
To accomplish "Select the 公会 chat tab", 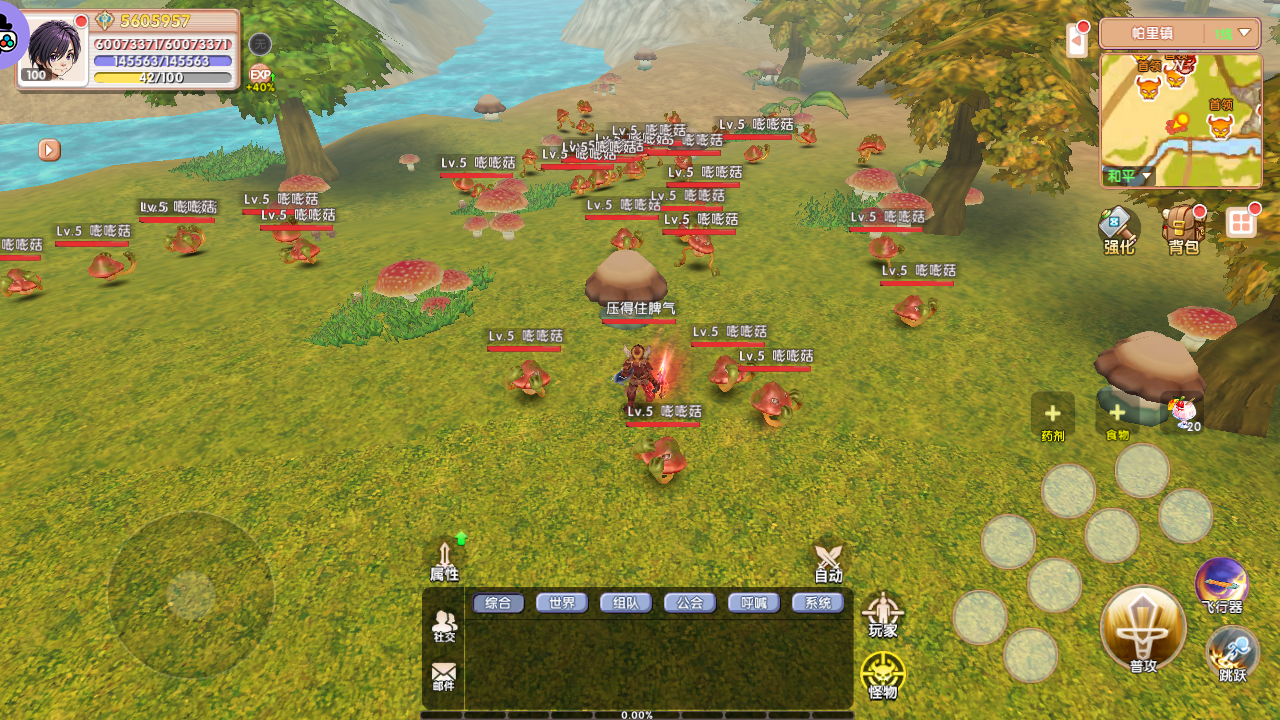I will (x=690, y=603).
